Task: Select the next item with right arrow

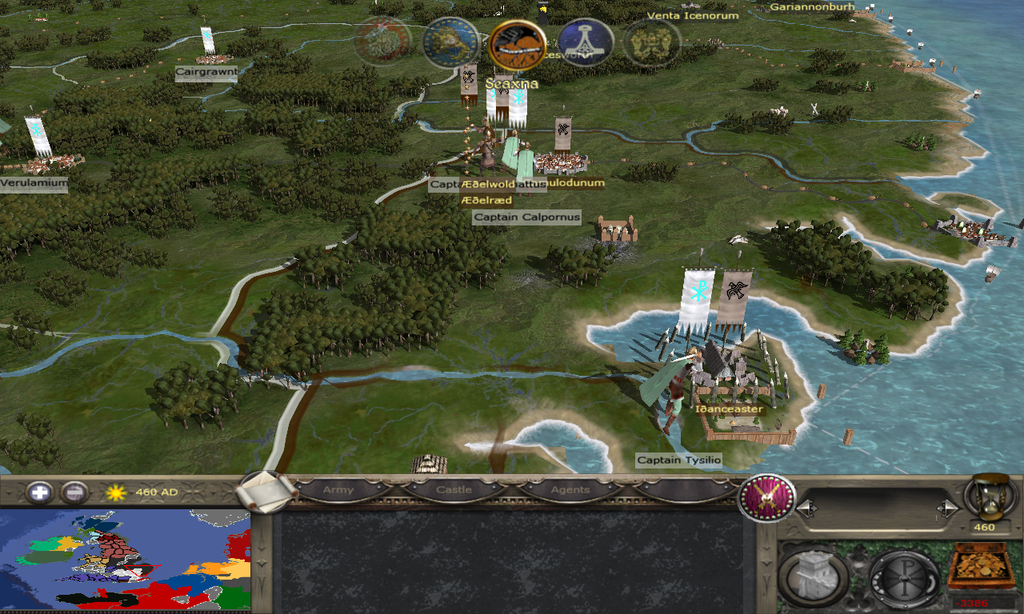Action: (x=948, y=509)
